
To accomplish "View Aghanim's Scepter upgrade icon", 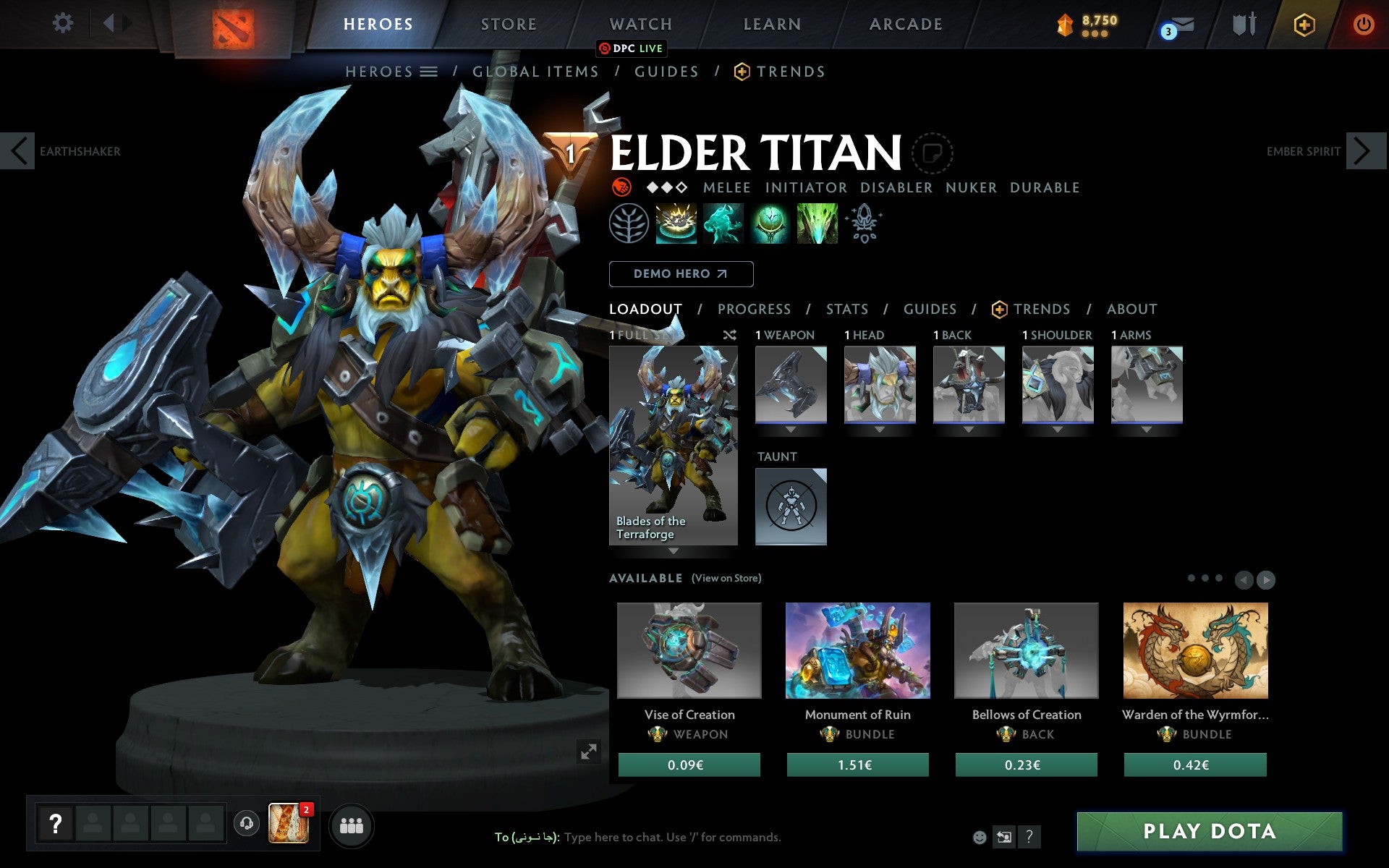I will point(864,224).
